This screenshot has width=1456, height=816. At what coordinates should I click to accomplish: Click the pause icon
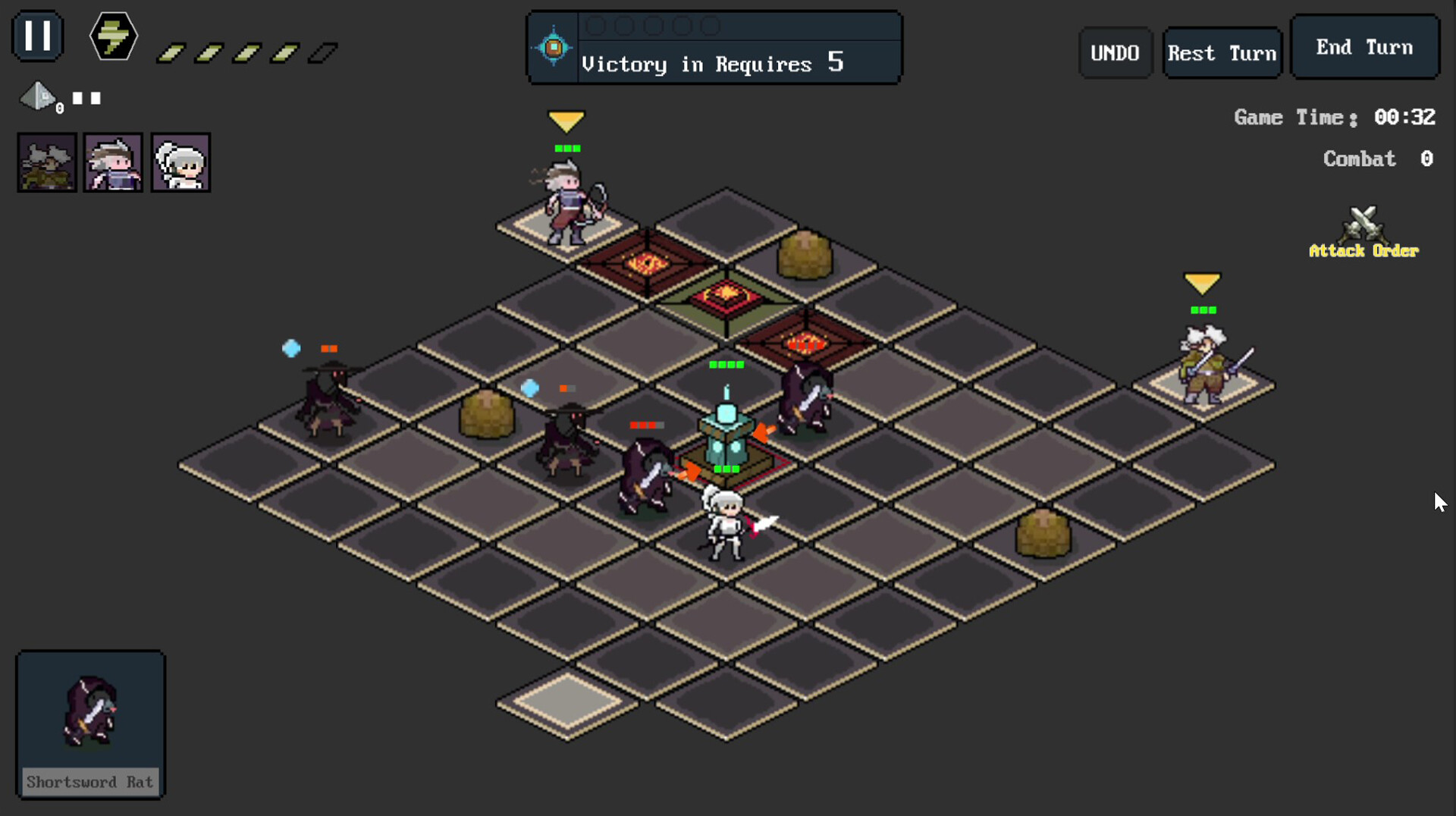click(37, 36)
